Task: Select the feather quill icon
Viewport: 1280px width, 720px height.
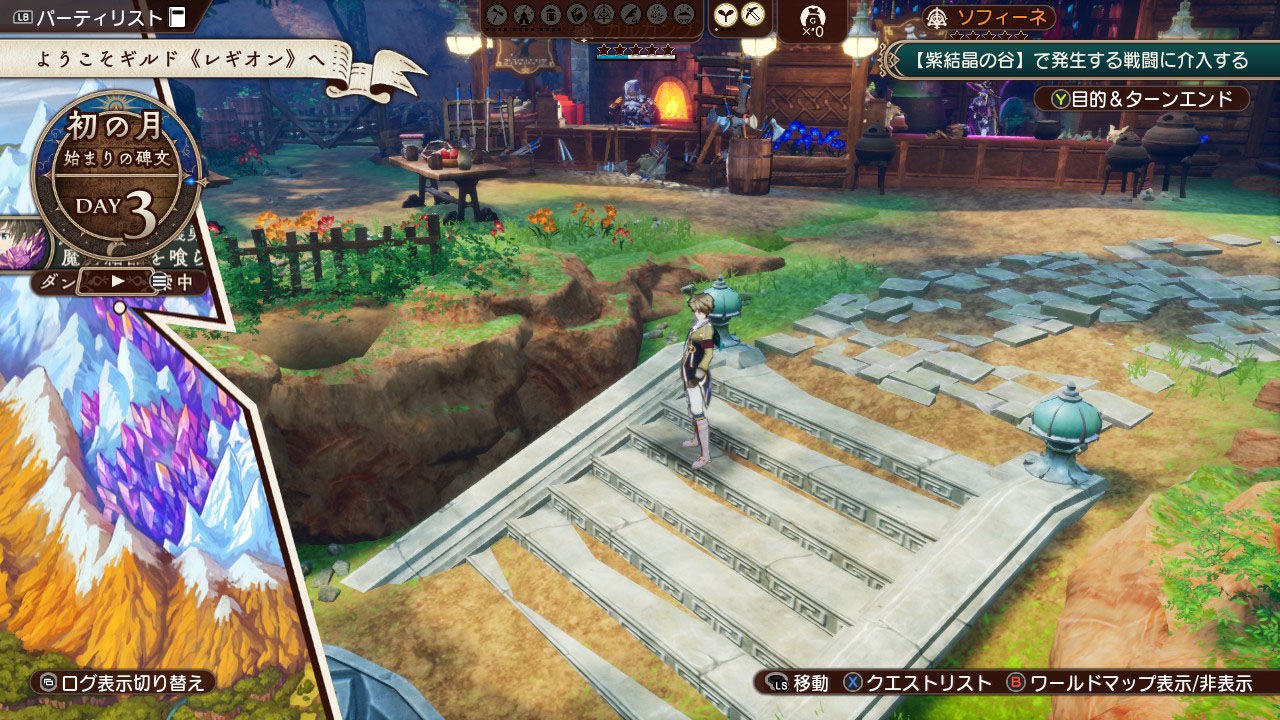Action: [630, 15]
